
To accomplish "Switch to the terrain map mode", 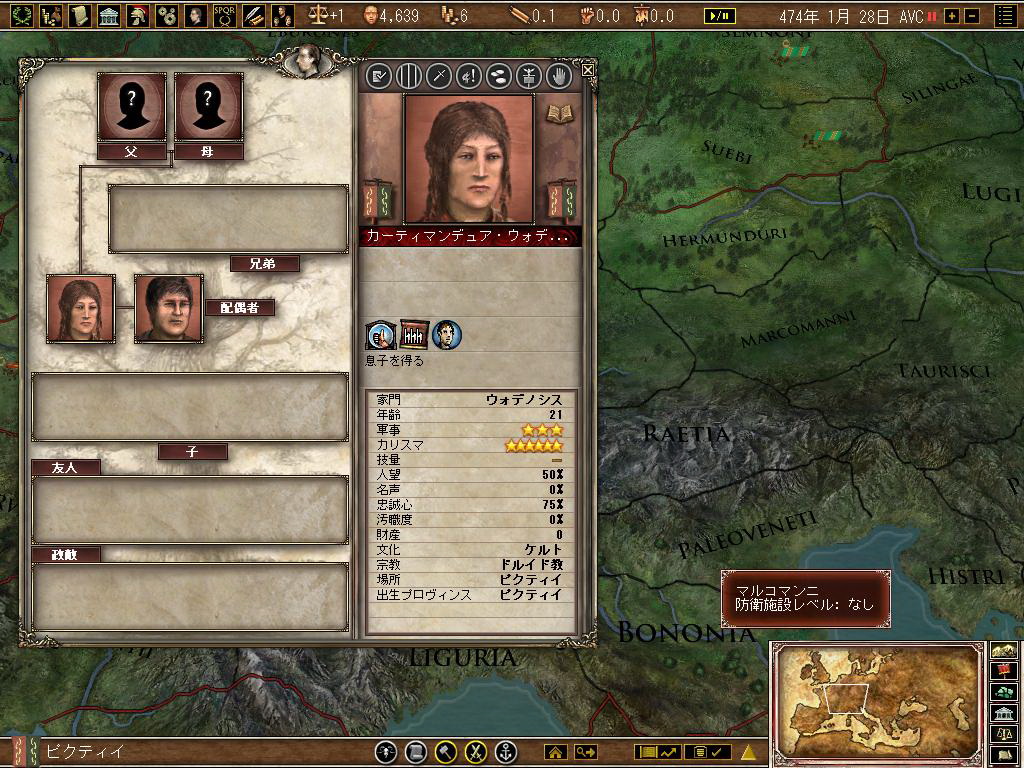I will pos(1004,650).
